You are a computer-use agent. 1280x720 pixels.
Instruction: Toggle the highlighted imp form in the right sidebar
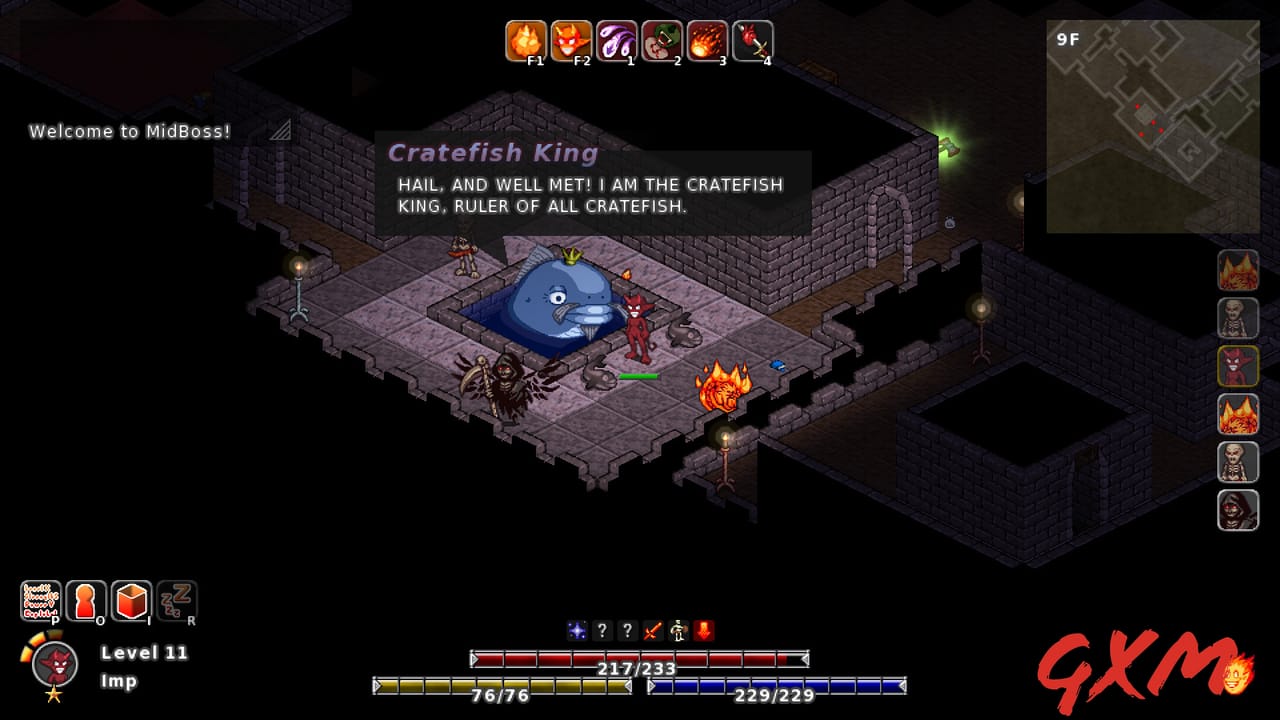coord(1237,366)
